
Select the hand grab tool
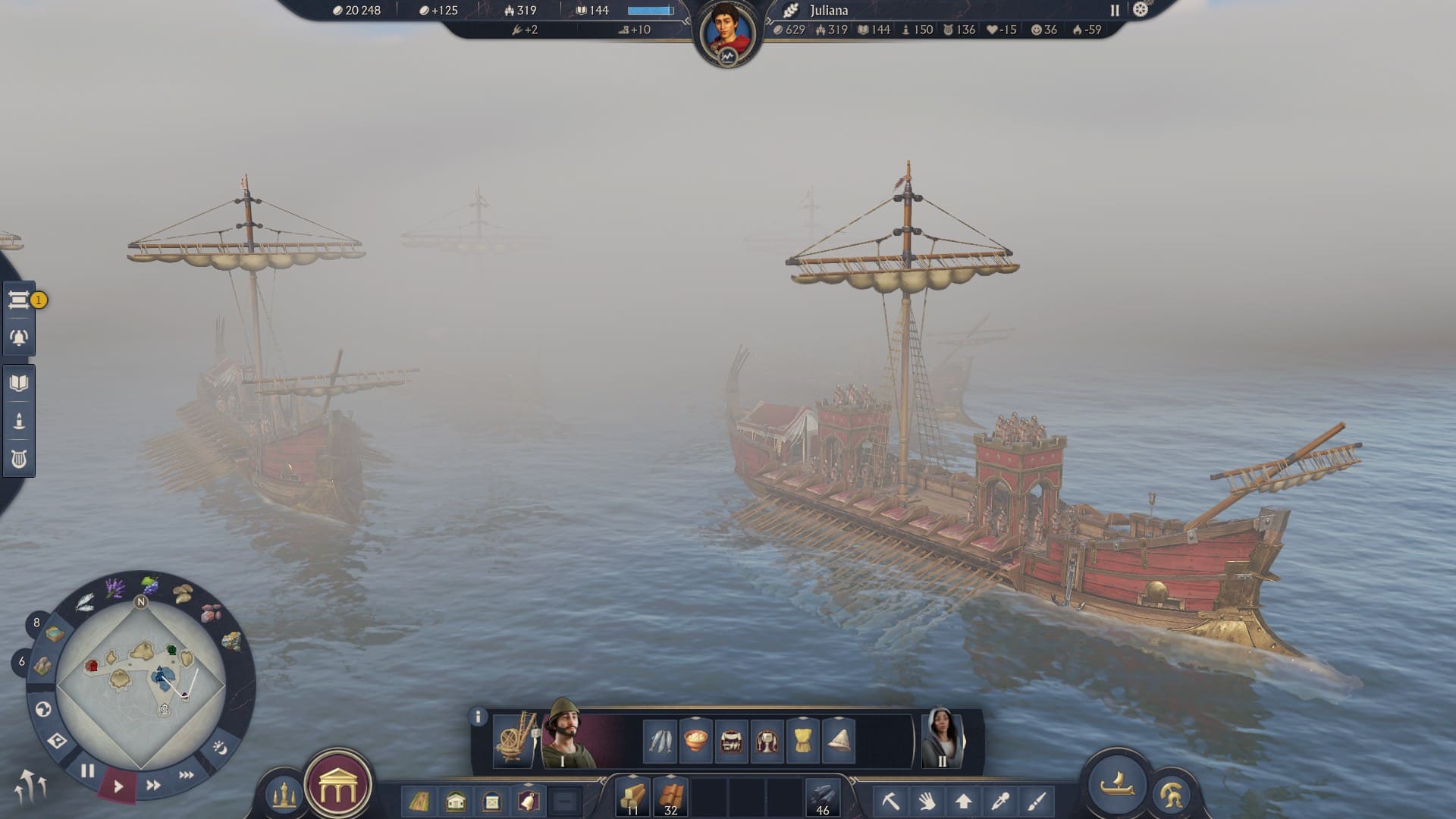pos(927,800)
